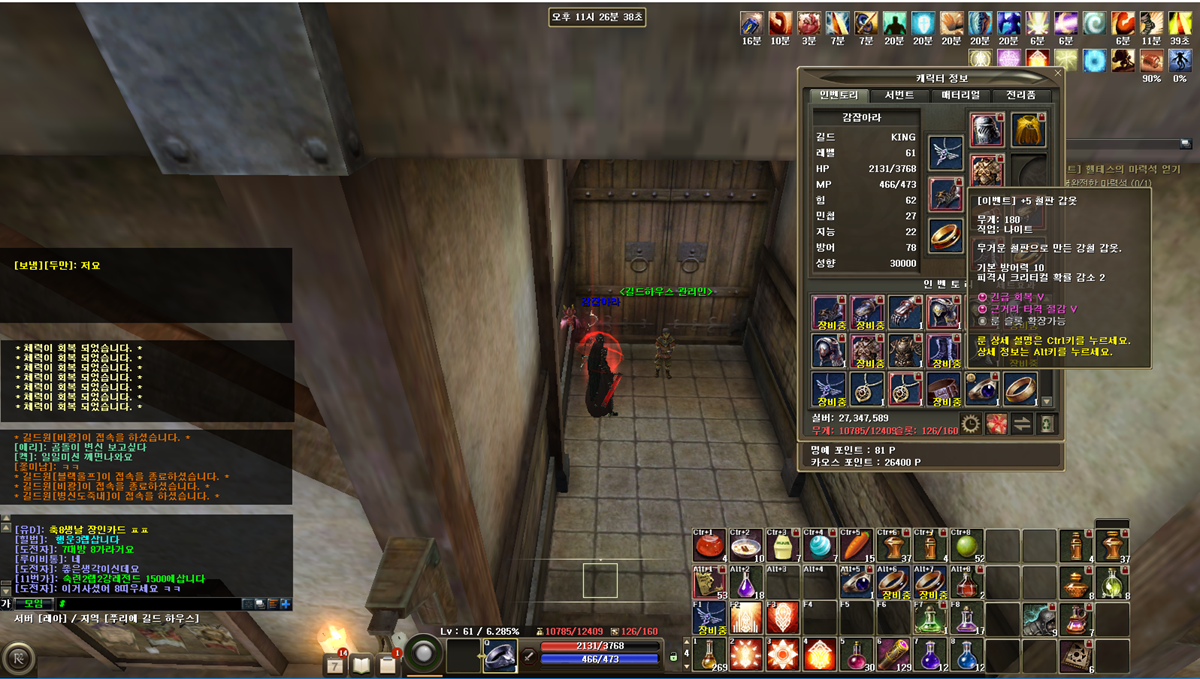
Task: Click the gift box button in inventory
Action: [996, 423]
